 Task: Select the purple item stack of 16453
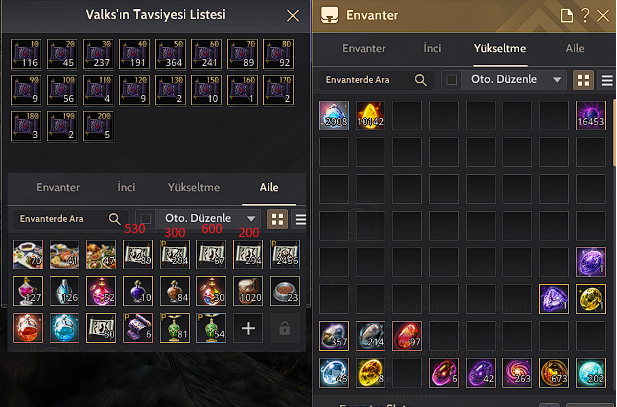(591, 116)
